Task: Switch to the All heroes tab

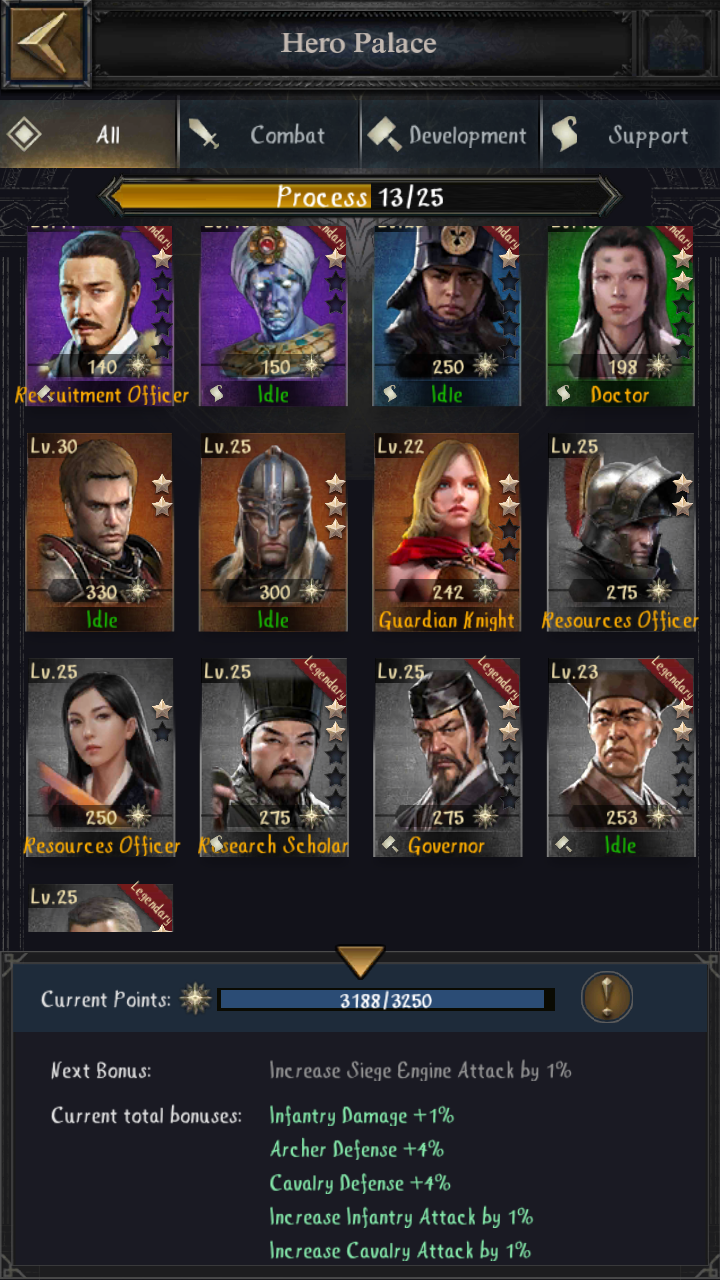Action: pyautogui.click(x=89, y=135)
